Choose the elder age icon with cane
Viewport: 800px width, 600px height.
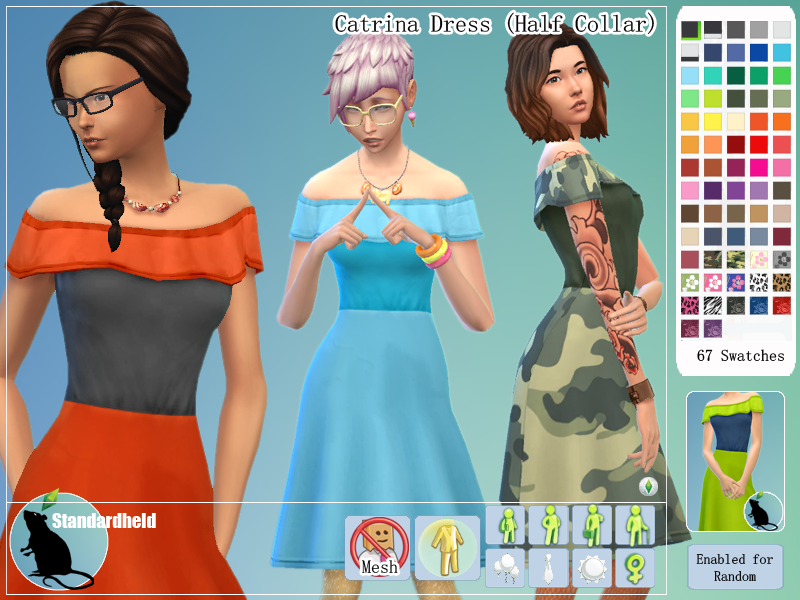pyautogui.click(x=635, y=523)
